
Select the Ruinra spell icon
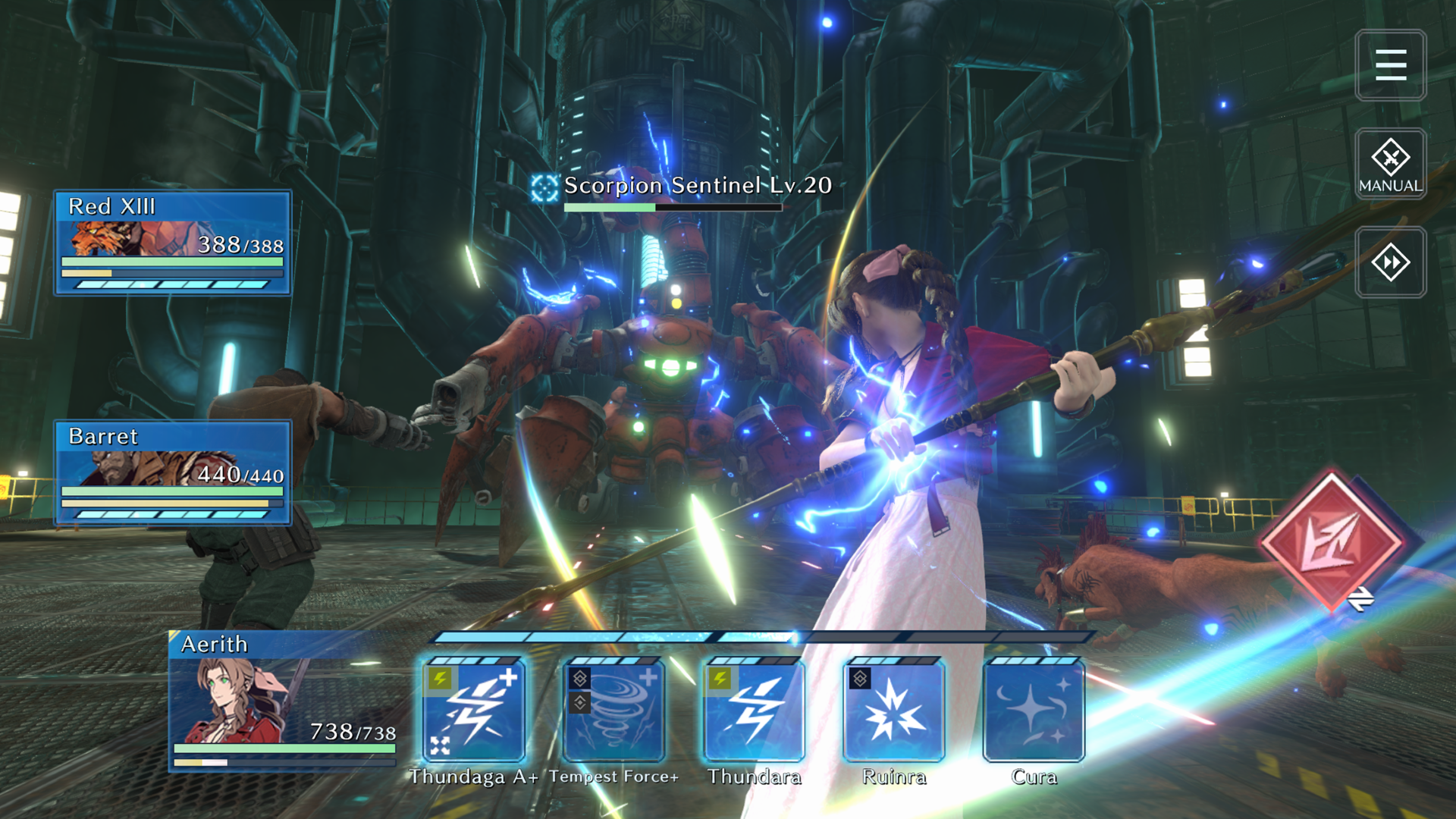pos(895,711)
